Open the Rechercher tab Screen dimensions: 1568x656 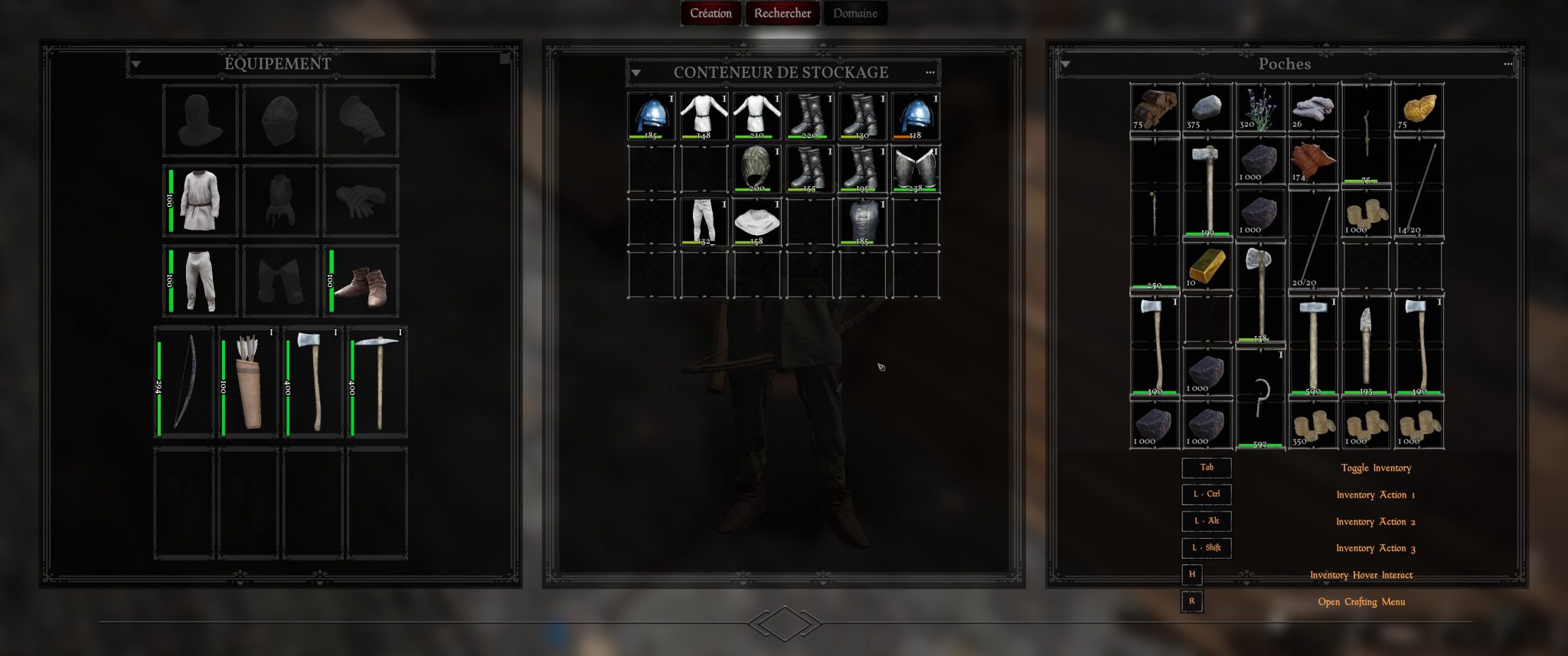(782, 13)
